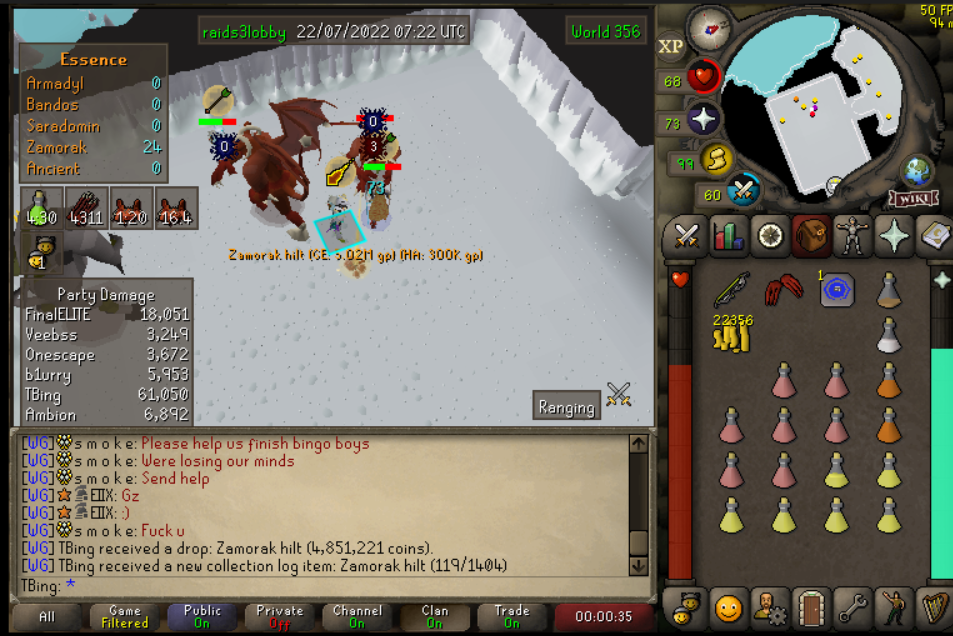Select the red dragonhide vambraces in inventory
This screenshot has width=953, height=636.
click(784, 291)
